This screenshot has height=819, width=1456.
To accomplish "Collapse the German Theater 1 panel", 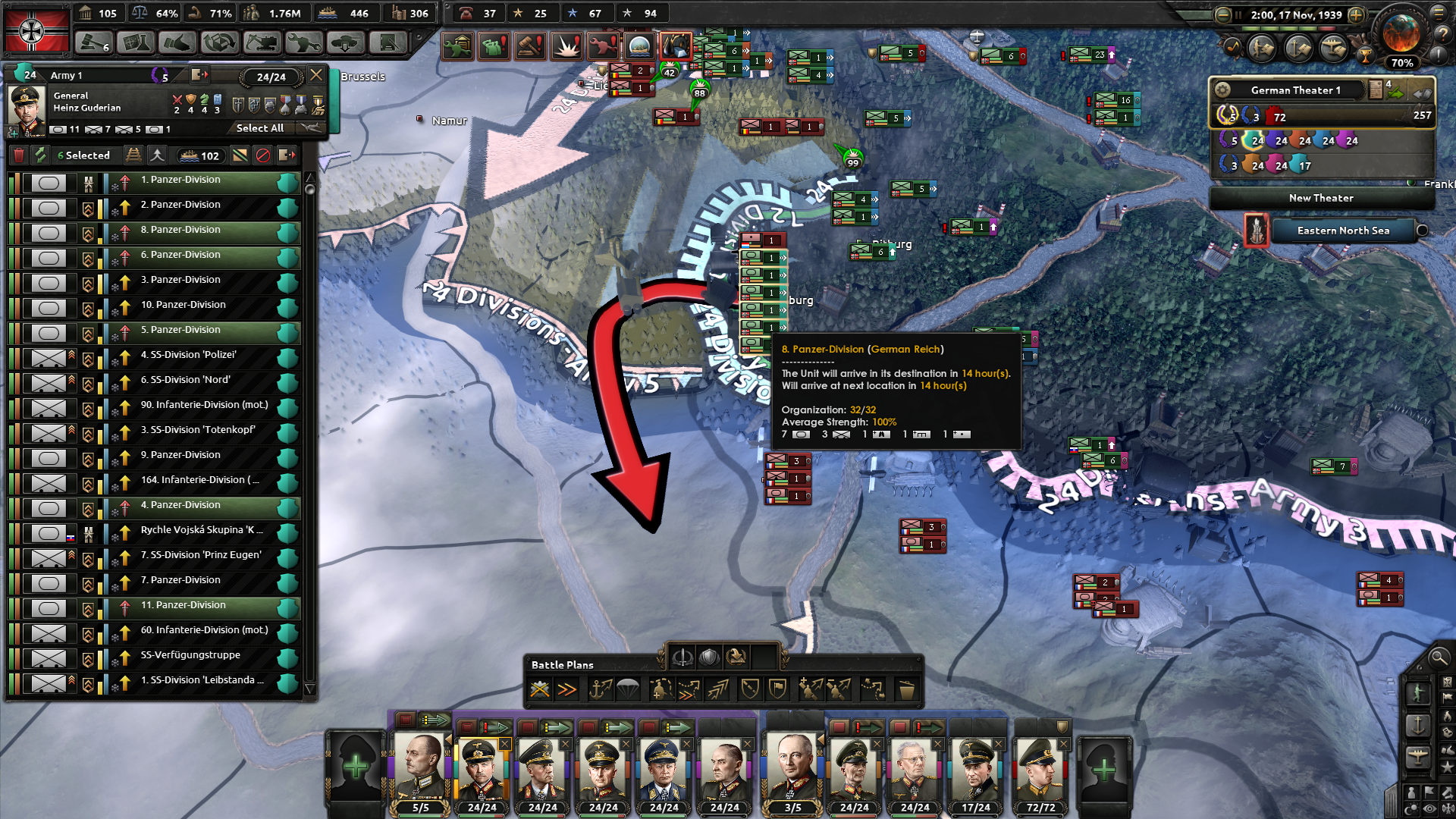I will (x=1421, y=94).
